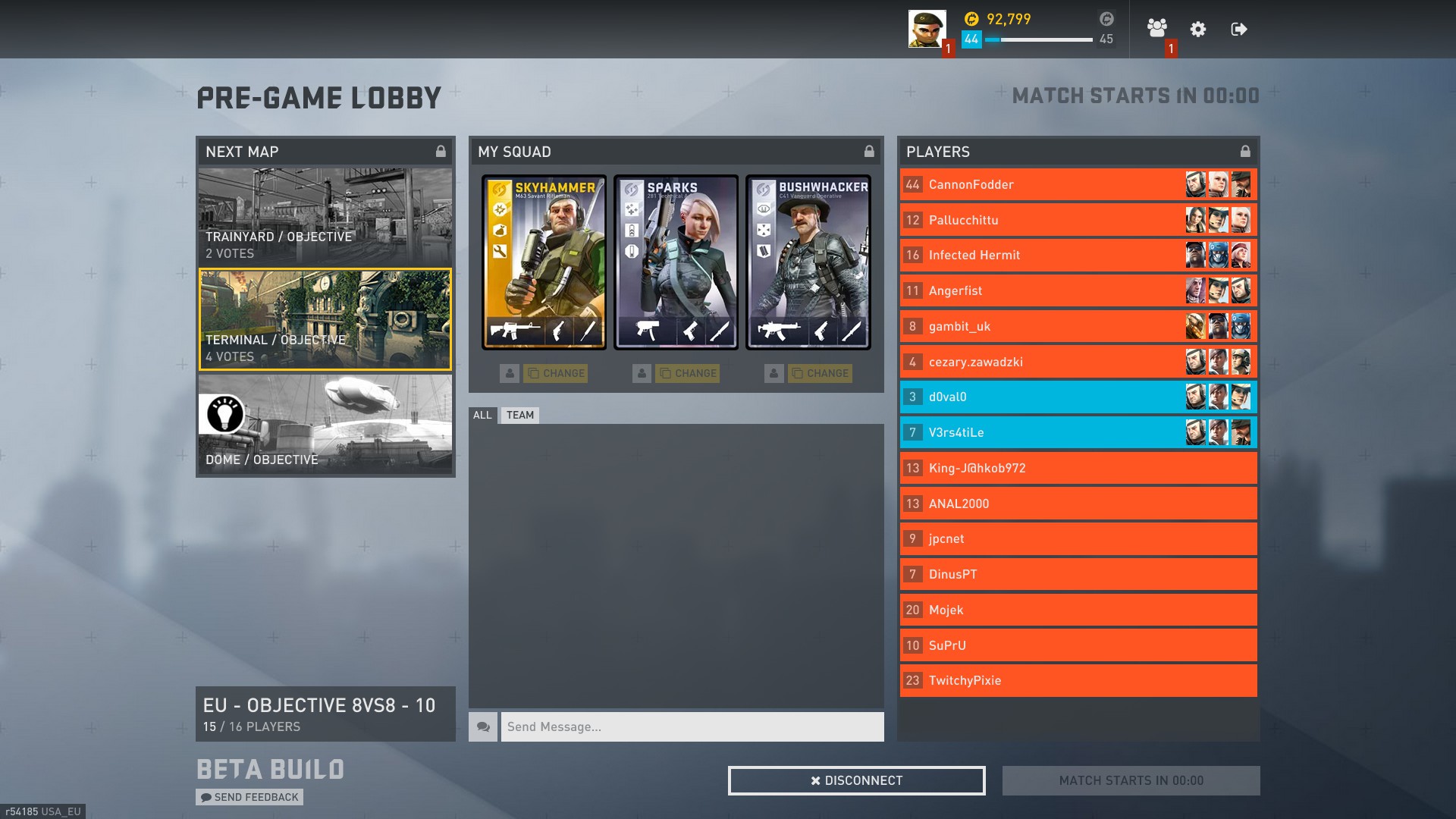Open your profile avatar

(x=927, y=29)
